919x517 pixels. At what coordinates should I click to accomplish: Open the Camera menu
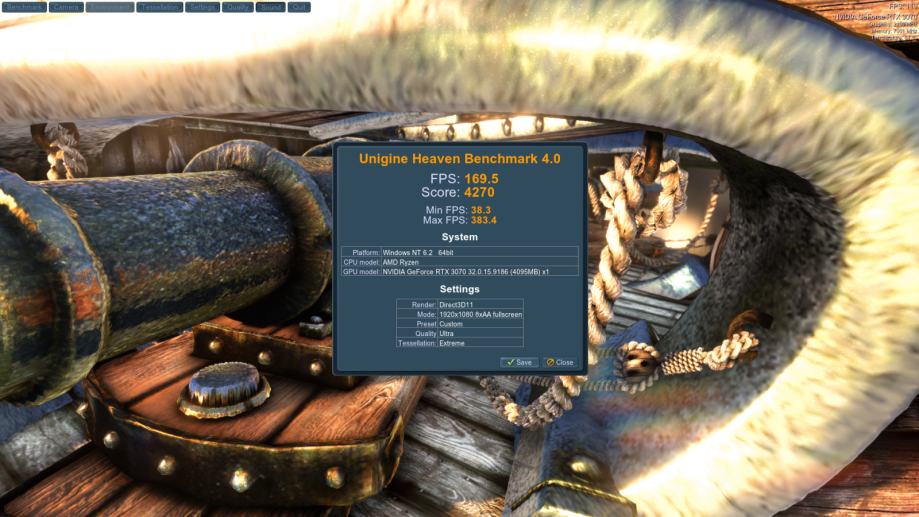click(x=65, y=7)
